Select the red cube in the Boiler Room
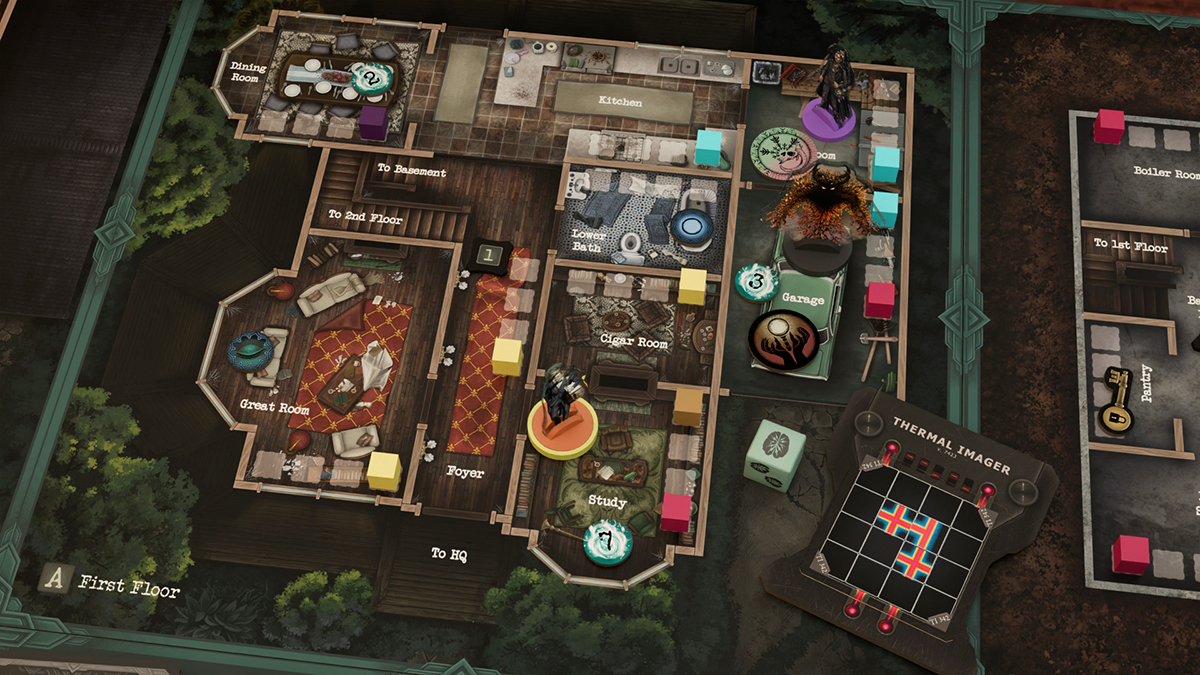Viewport: 1200px width, 675px height. pyautogui.click(x=1109, y=127)
